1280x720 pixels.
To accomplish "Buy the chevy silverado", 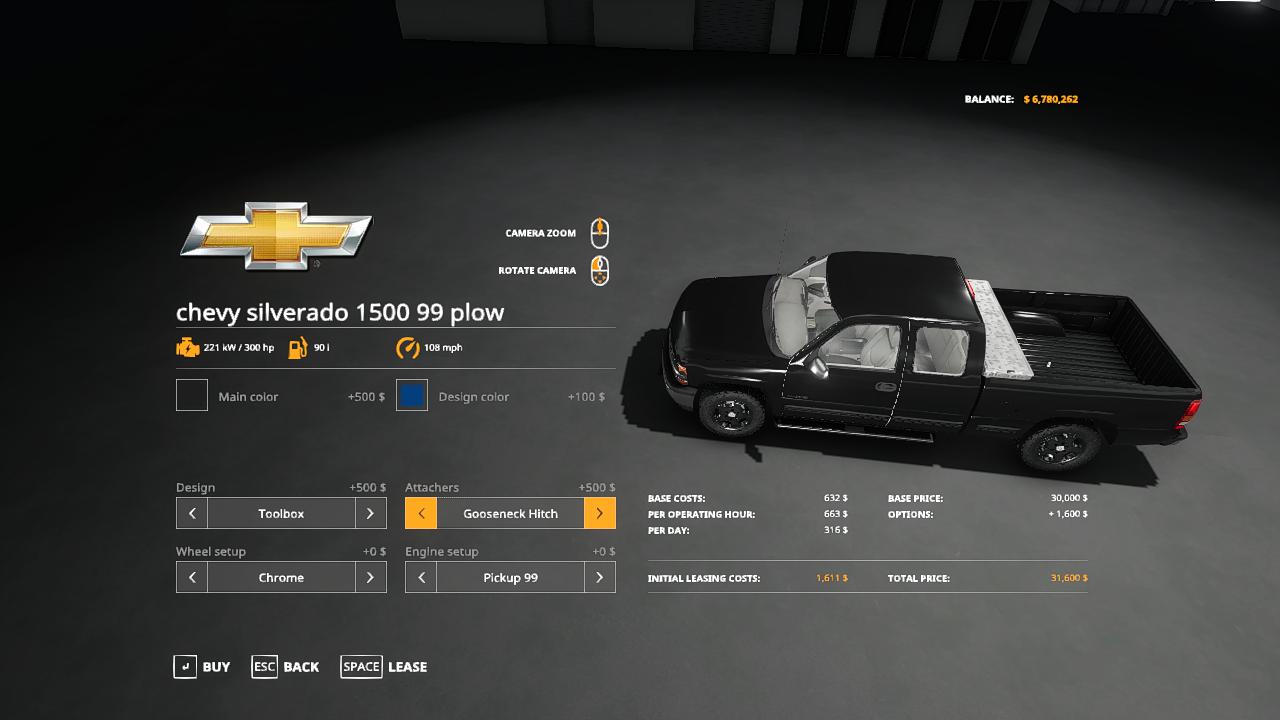I will [x=202, y=667].
